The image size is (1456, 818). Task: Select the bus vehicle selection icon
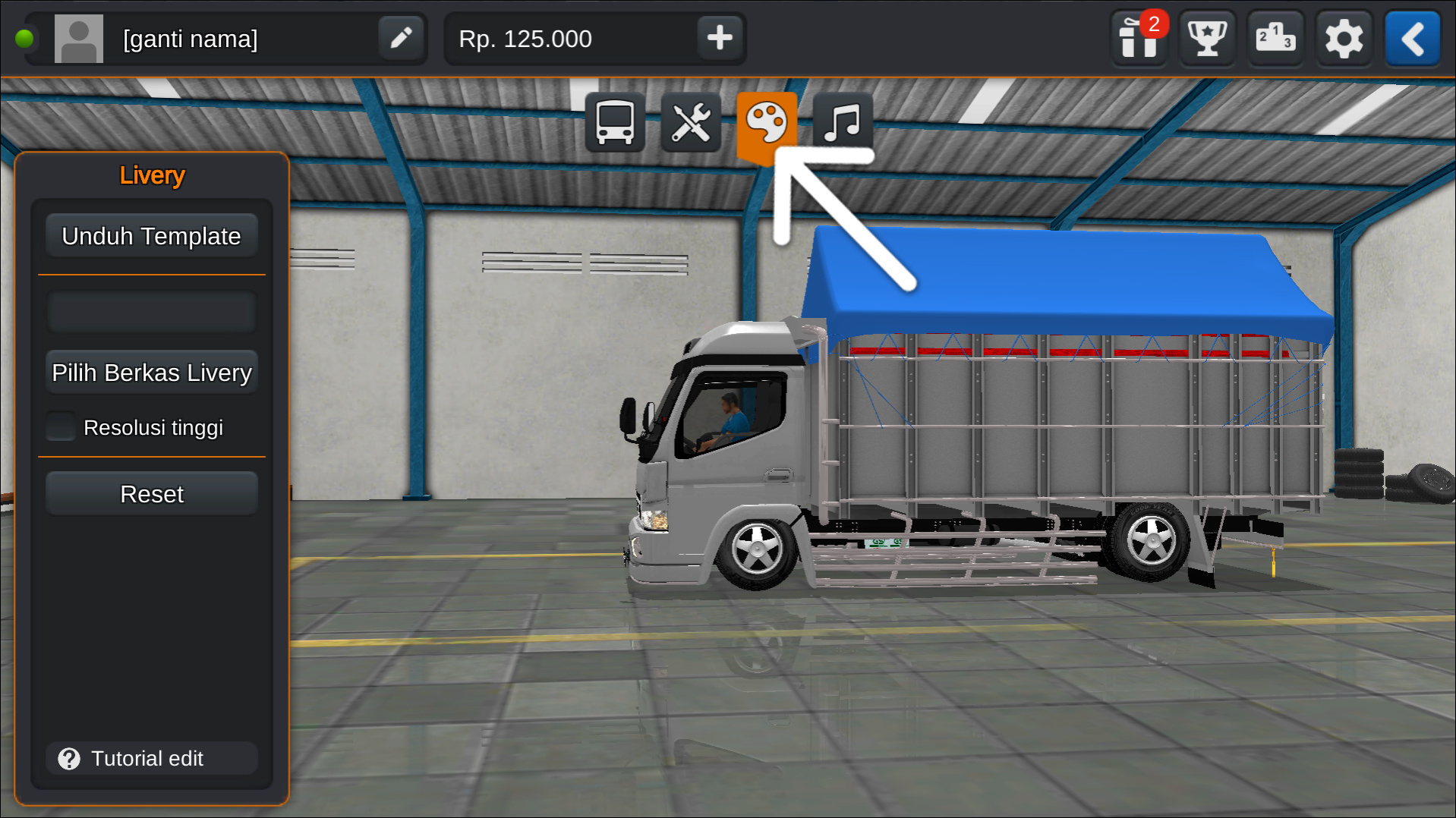[614, 123]
